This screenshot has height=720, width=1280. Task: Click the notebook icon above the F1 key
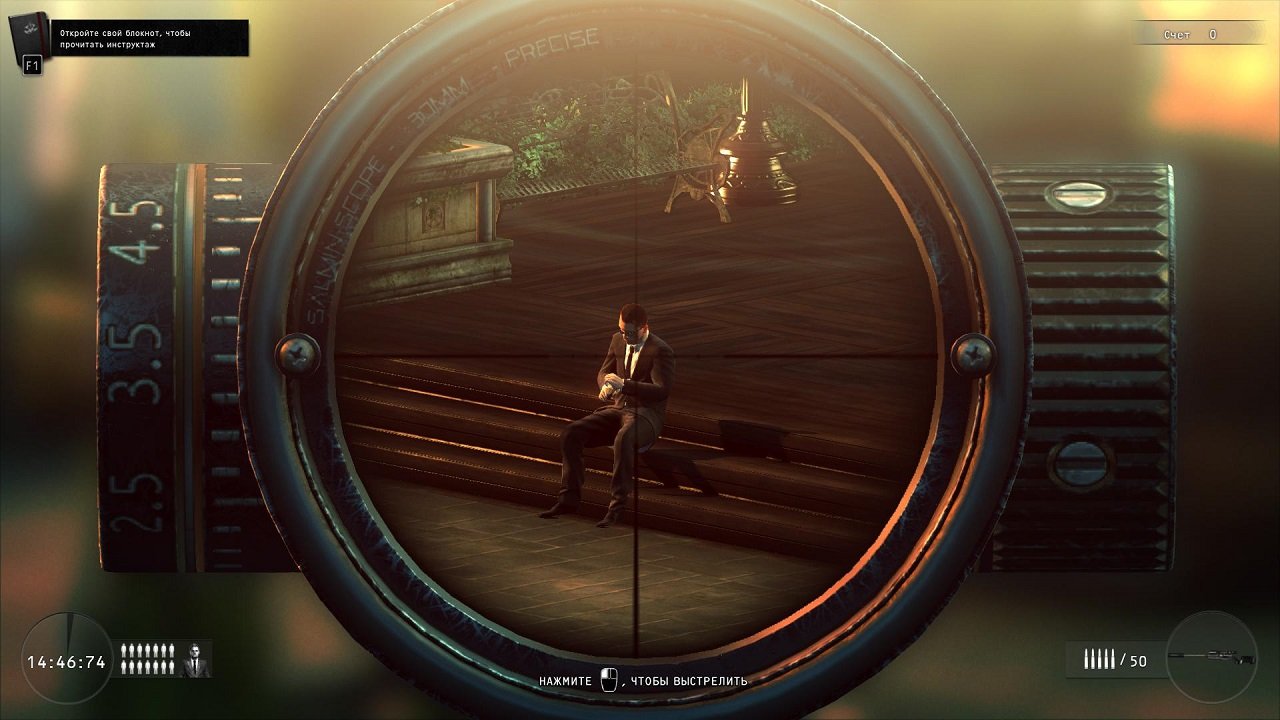click(x=27, y=34)
